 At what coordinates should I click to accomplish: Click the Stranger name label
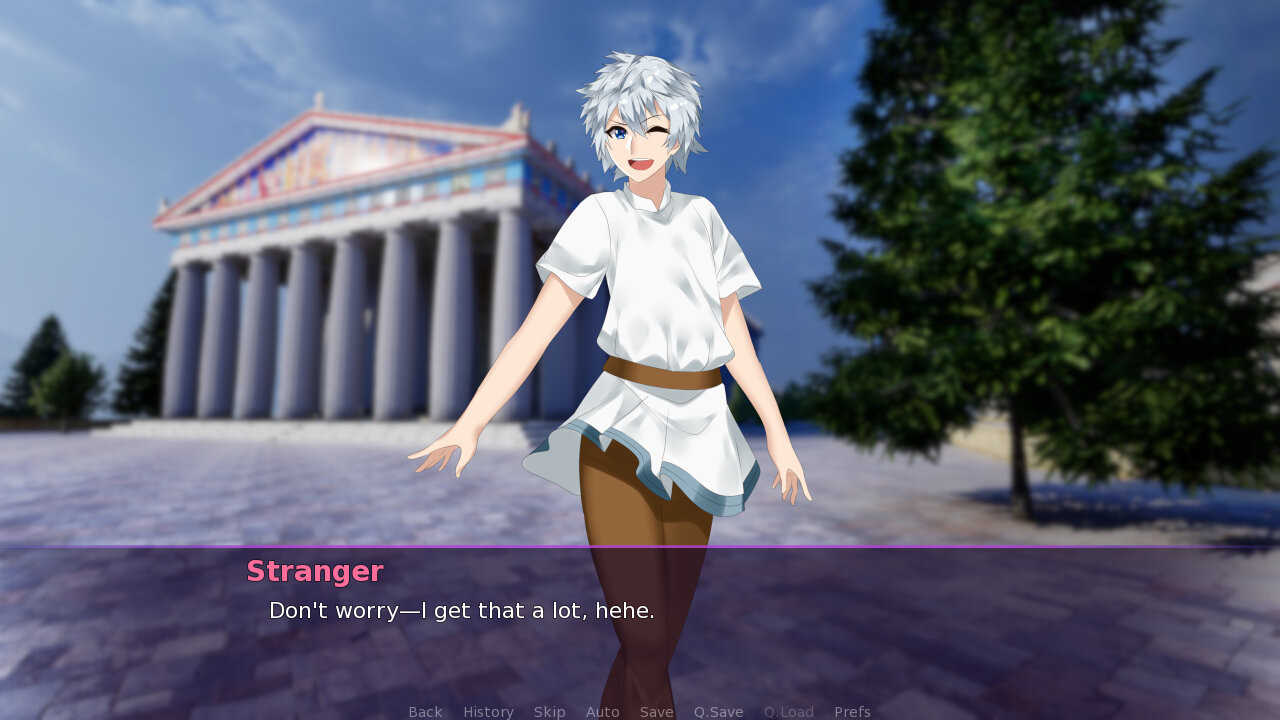tap(315, 571)
